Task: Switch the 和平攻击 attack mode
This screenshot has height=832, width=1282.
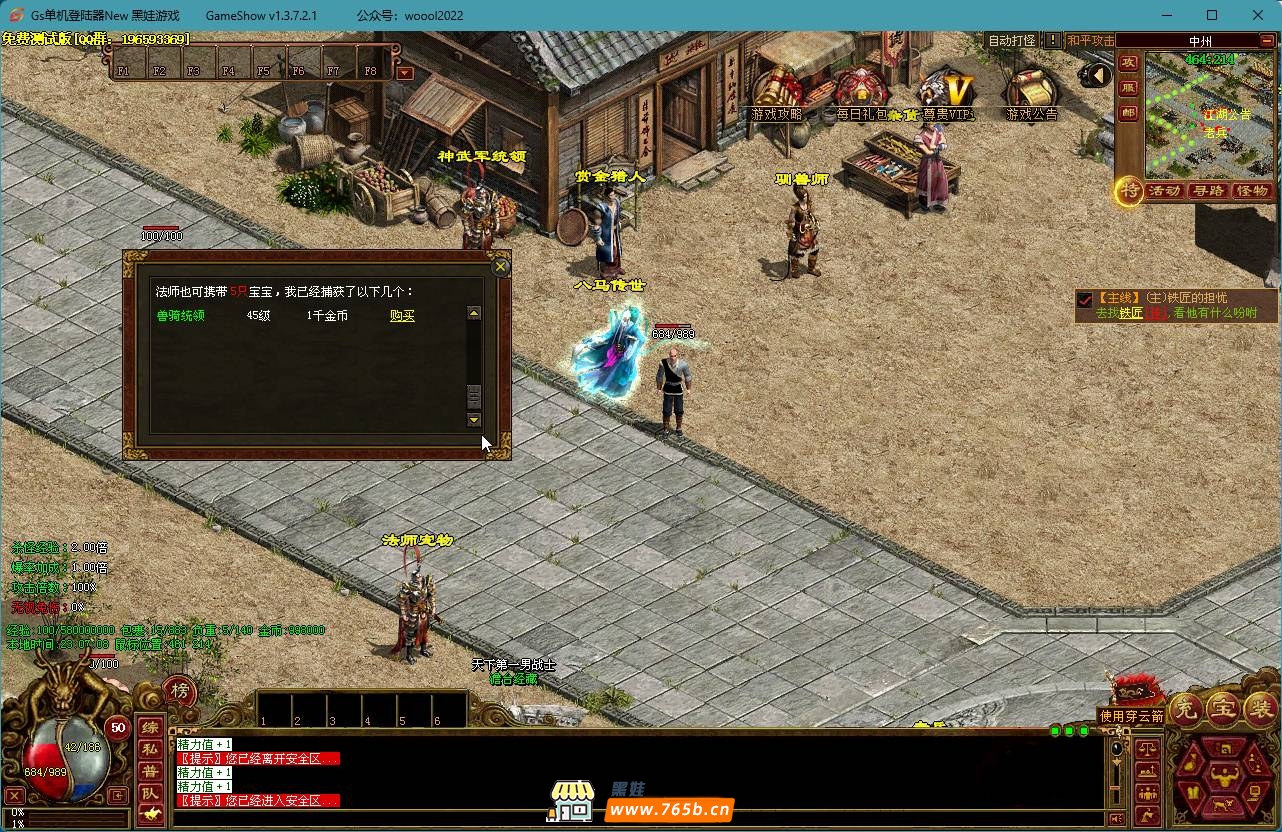Action: [x=1090, y=41]
